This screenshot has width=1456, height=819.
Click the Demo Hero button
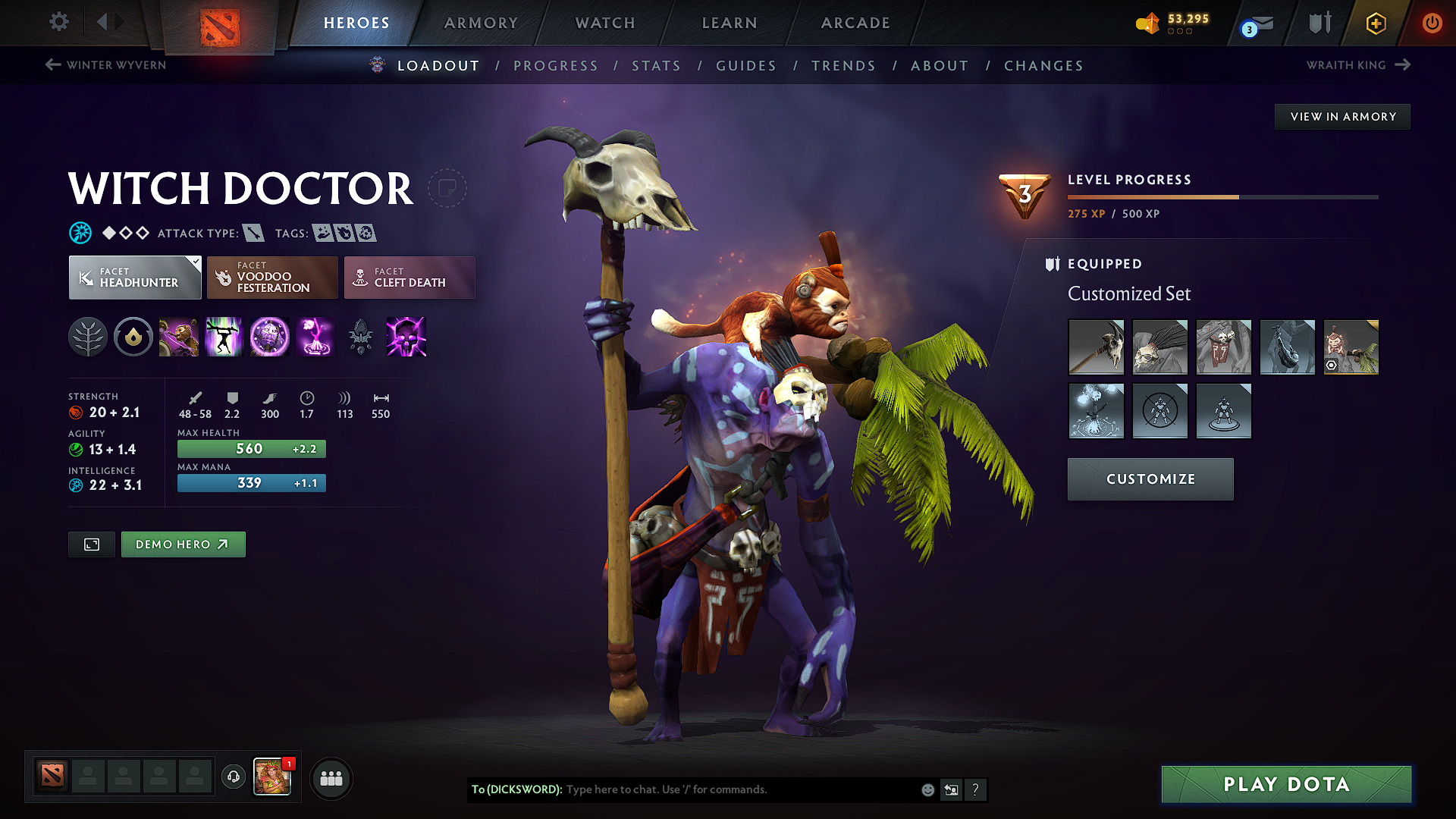click(183, 544)
